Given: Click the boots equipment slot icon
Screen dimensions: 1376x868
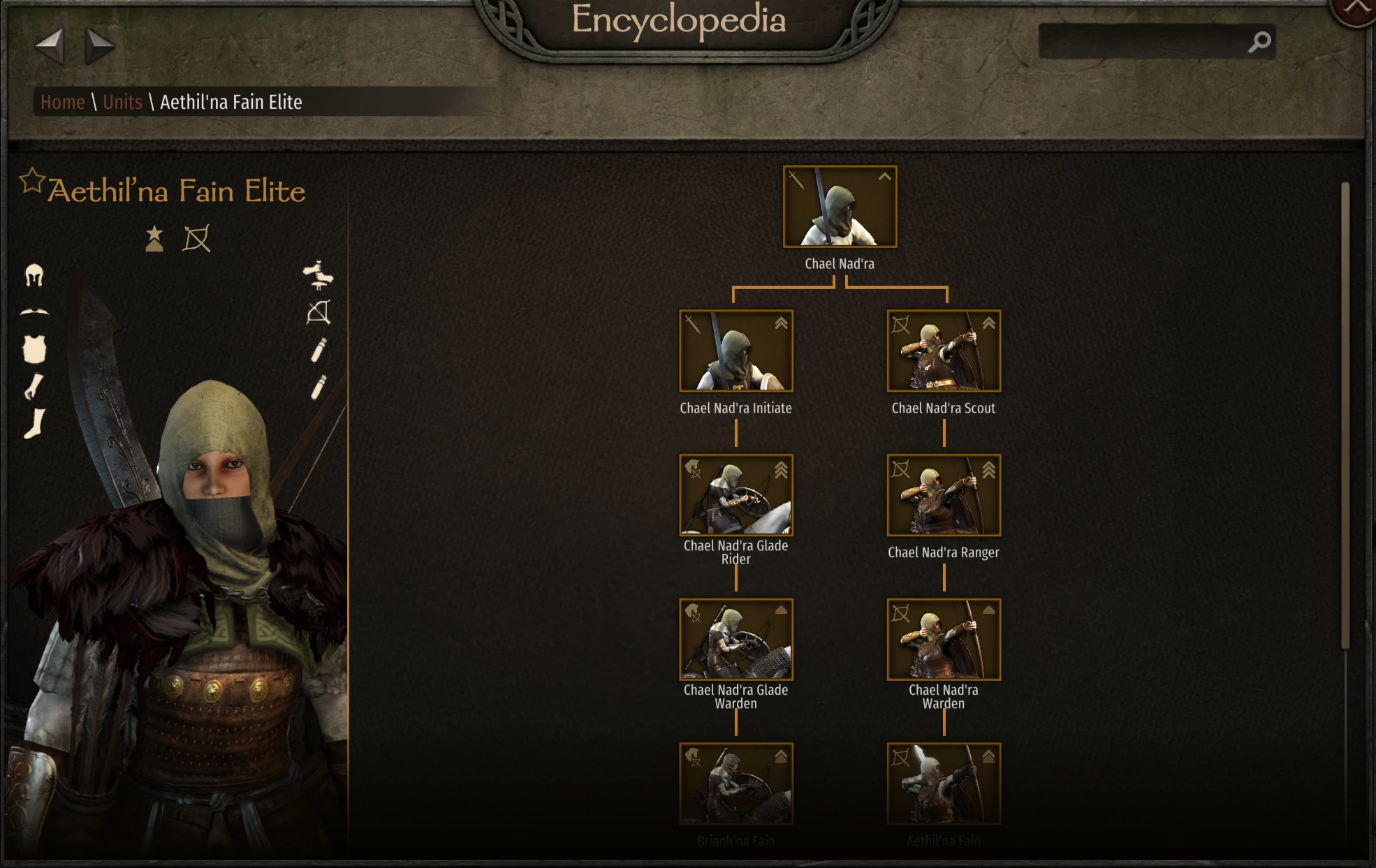Looking at the screenshot, I should (x=34, y=424).
